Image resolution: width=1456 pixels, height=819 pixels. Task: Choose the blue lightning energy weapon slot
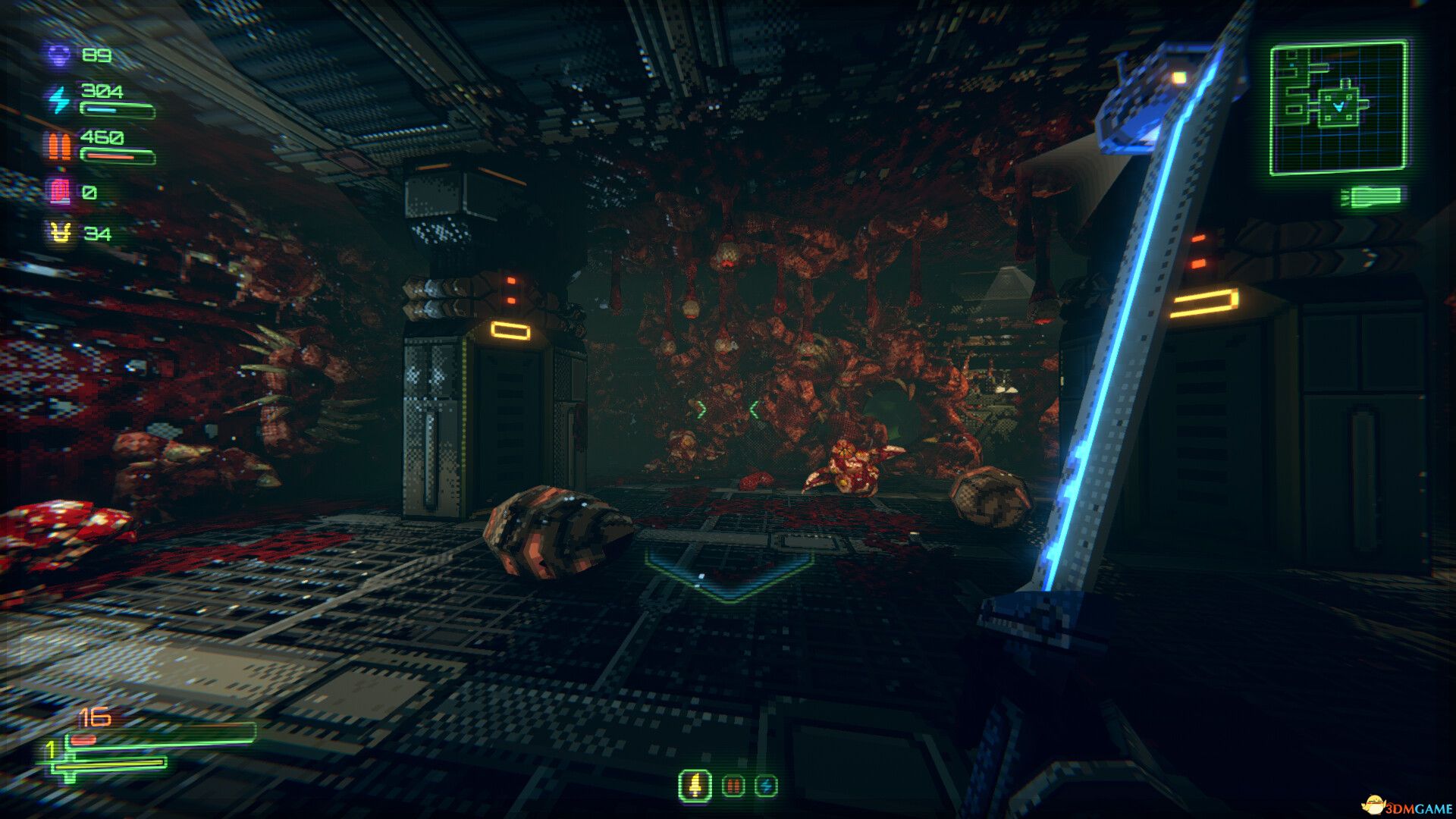(x=766, y=786)
